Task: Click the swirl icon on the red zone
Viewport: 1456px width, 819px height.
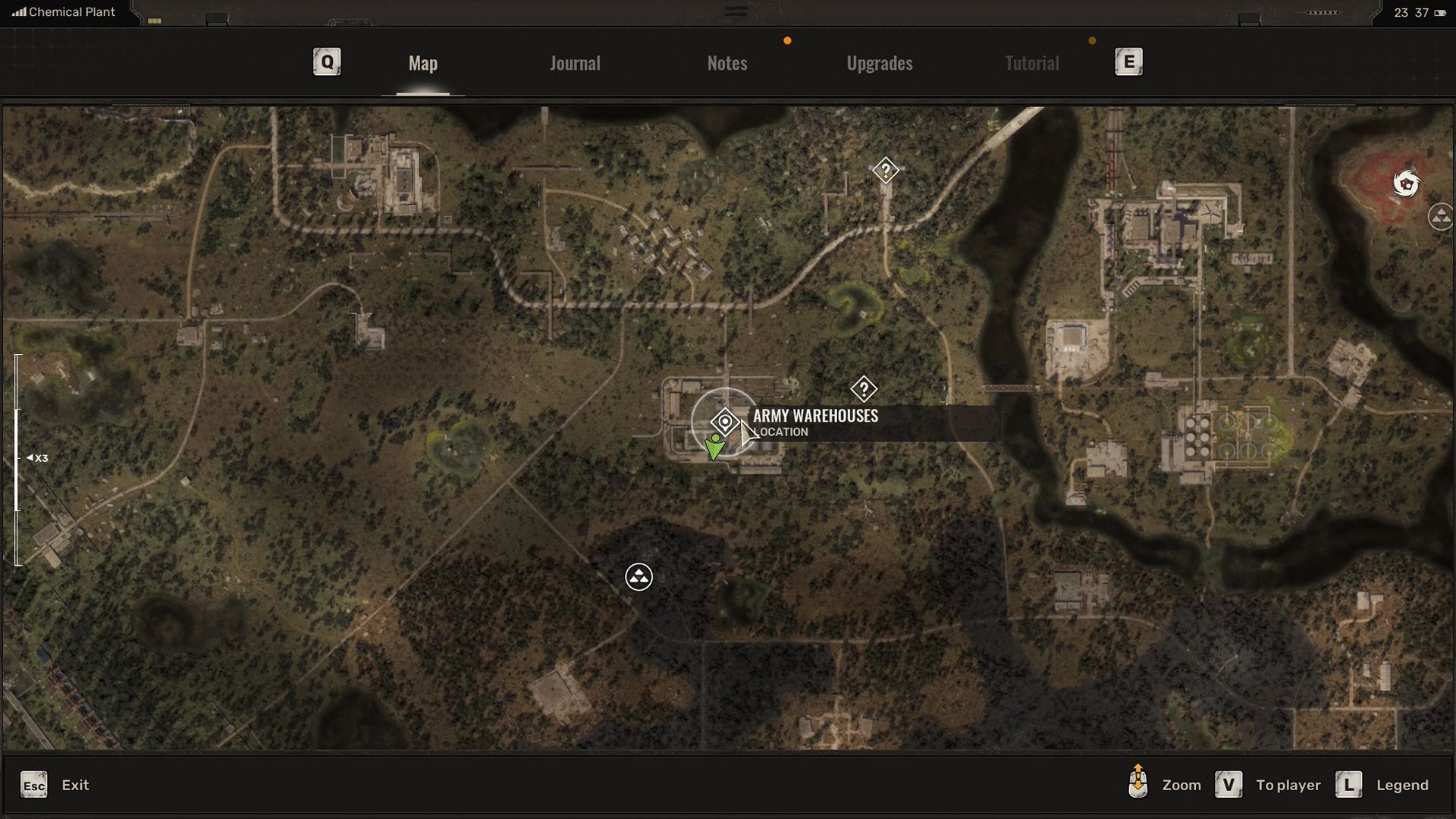Action: tap(1406, 184)
